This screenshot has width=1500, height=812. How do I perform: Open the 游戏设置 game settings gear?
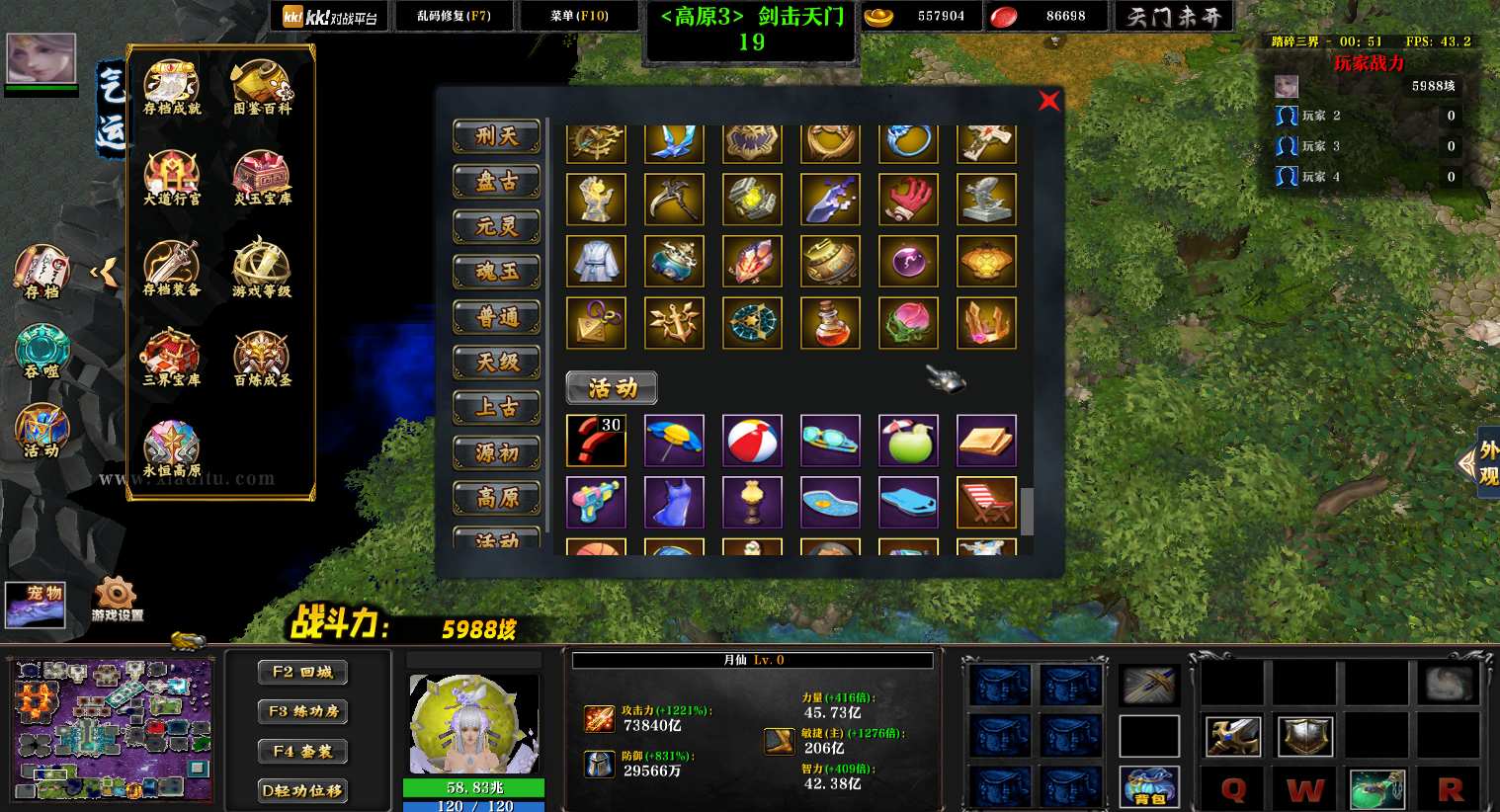[117, 598]
